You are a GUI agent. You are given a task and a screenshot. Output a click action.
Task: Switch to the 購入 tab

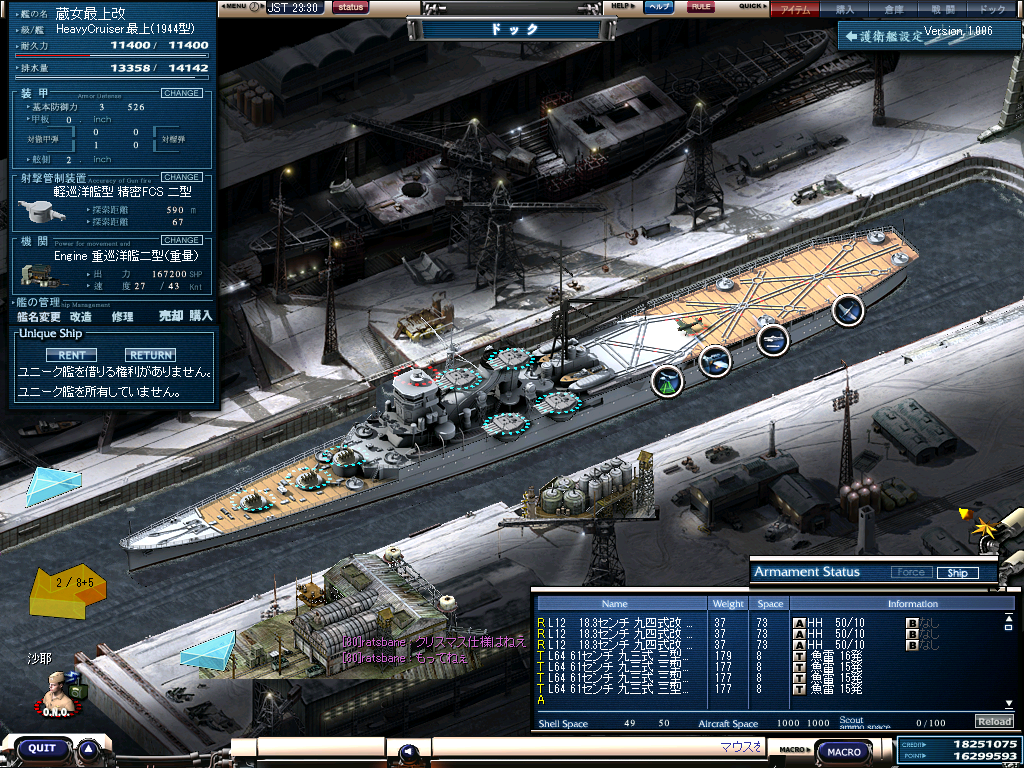[x=845, y=9]
